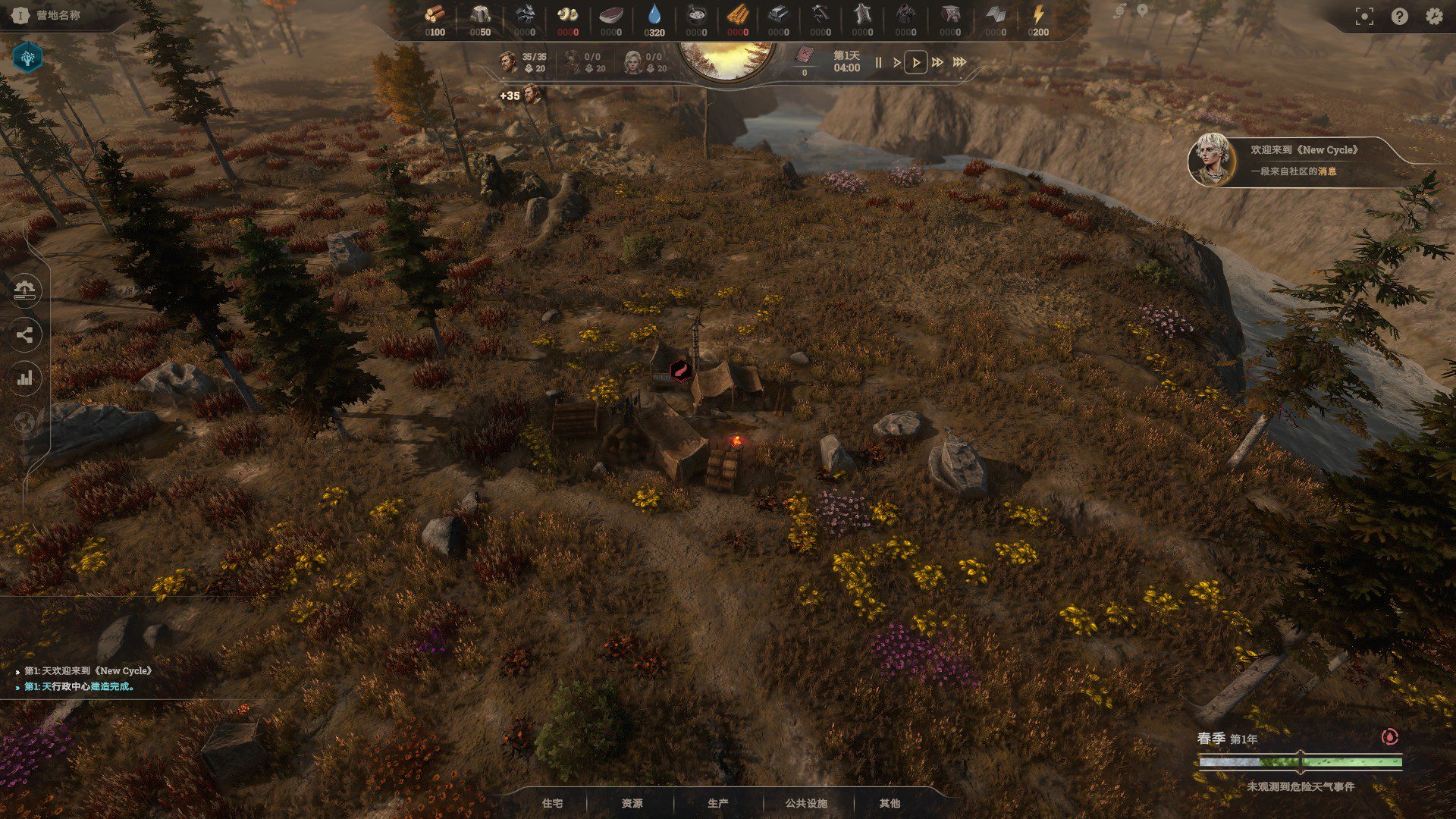
Task: Open the red book journal icon
Action: (x=804, y=55)
